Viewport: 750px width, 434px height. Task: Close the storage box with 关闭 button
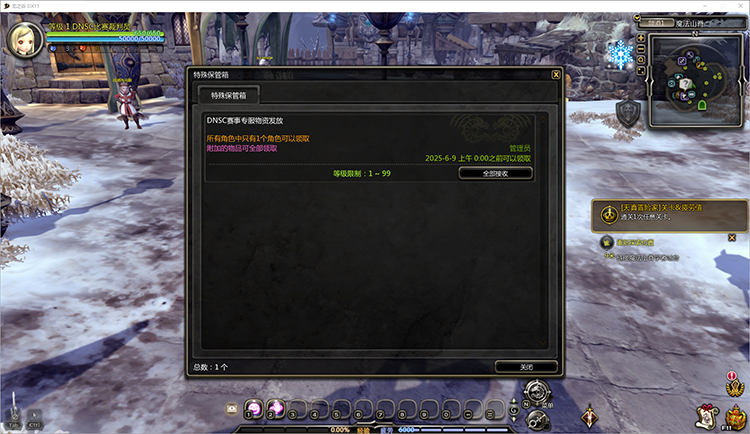coord(526,367)
